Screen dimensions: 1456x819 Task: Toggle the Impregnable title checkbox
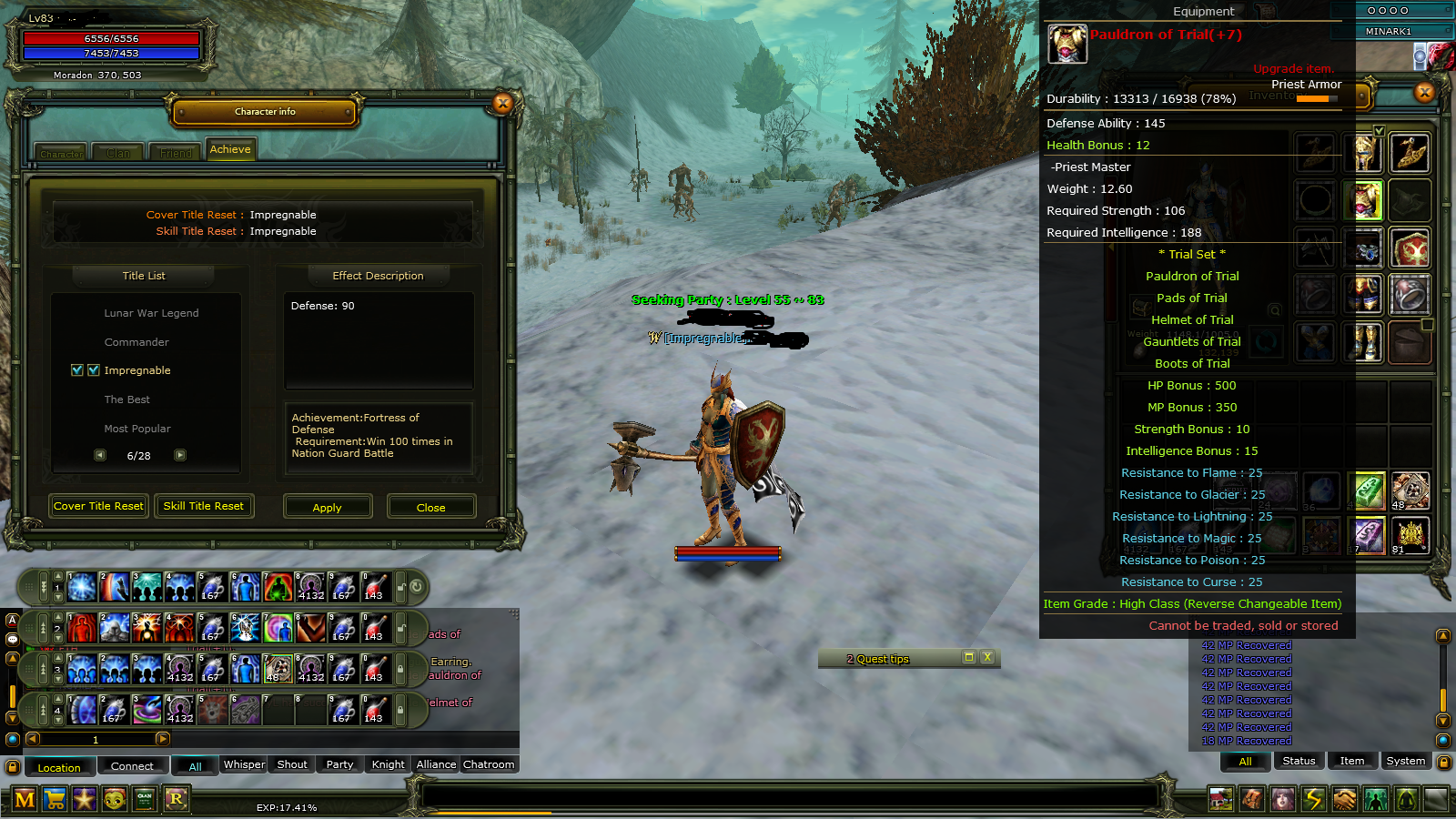(x=76, y=370)
